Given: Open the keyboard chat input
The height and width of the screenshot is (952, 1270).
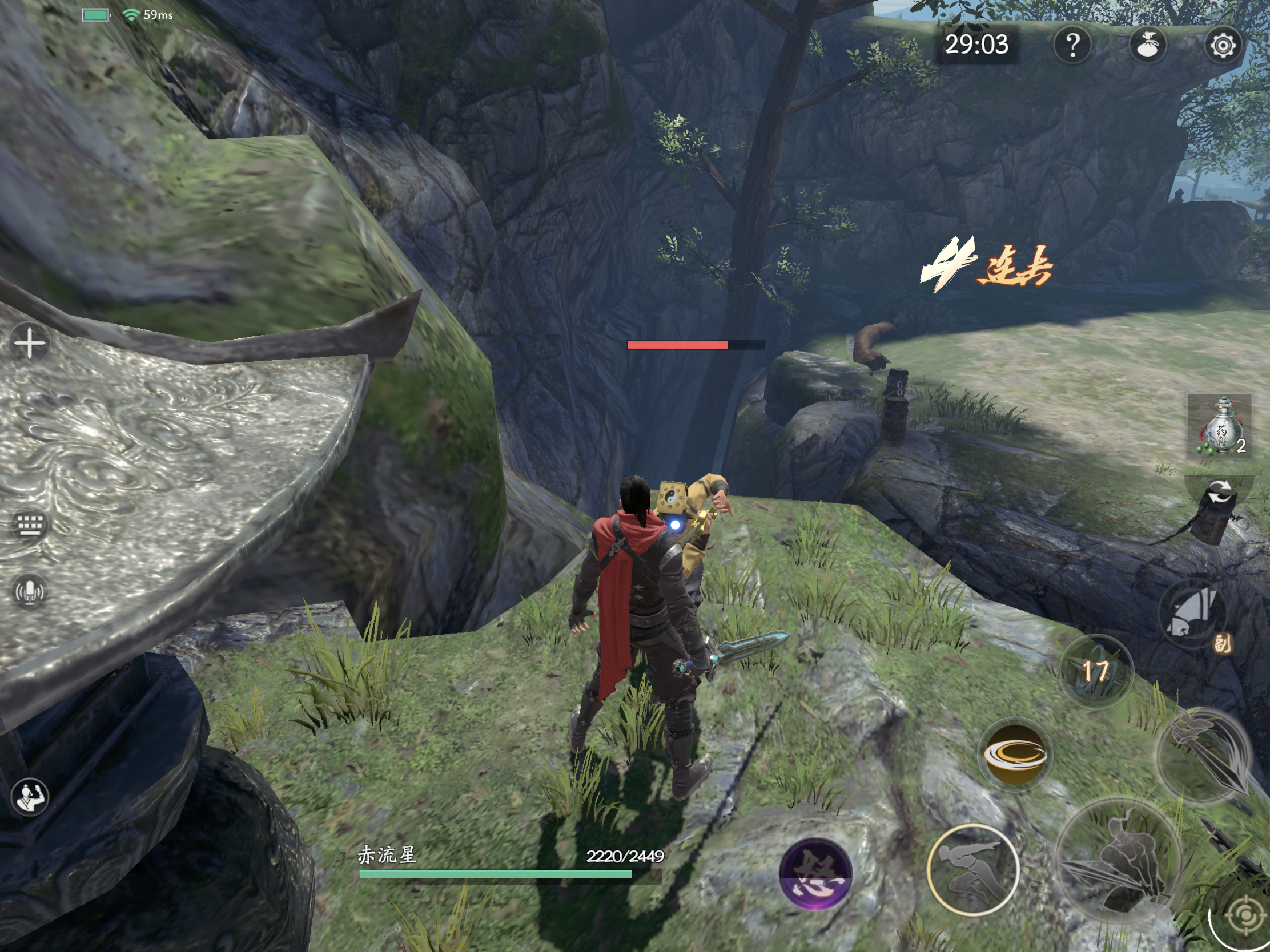Looking at the screenshot, I should click(x=29, y=523).
